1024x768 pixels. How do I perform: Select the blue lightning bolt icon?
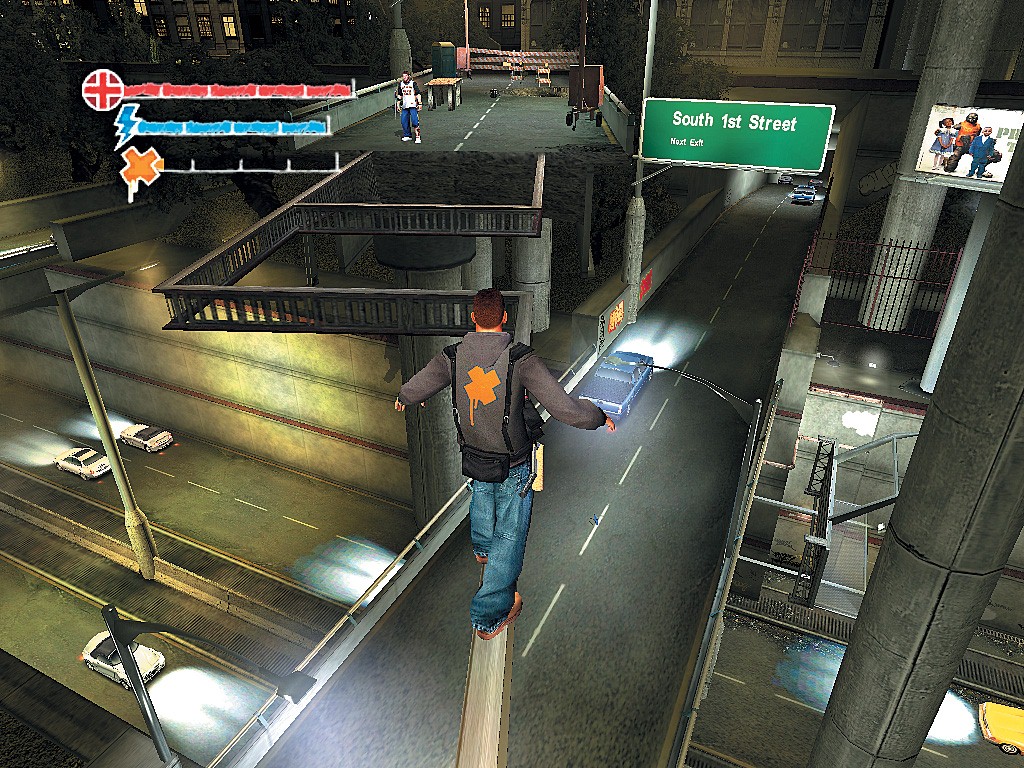click(127, 125)
